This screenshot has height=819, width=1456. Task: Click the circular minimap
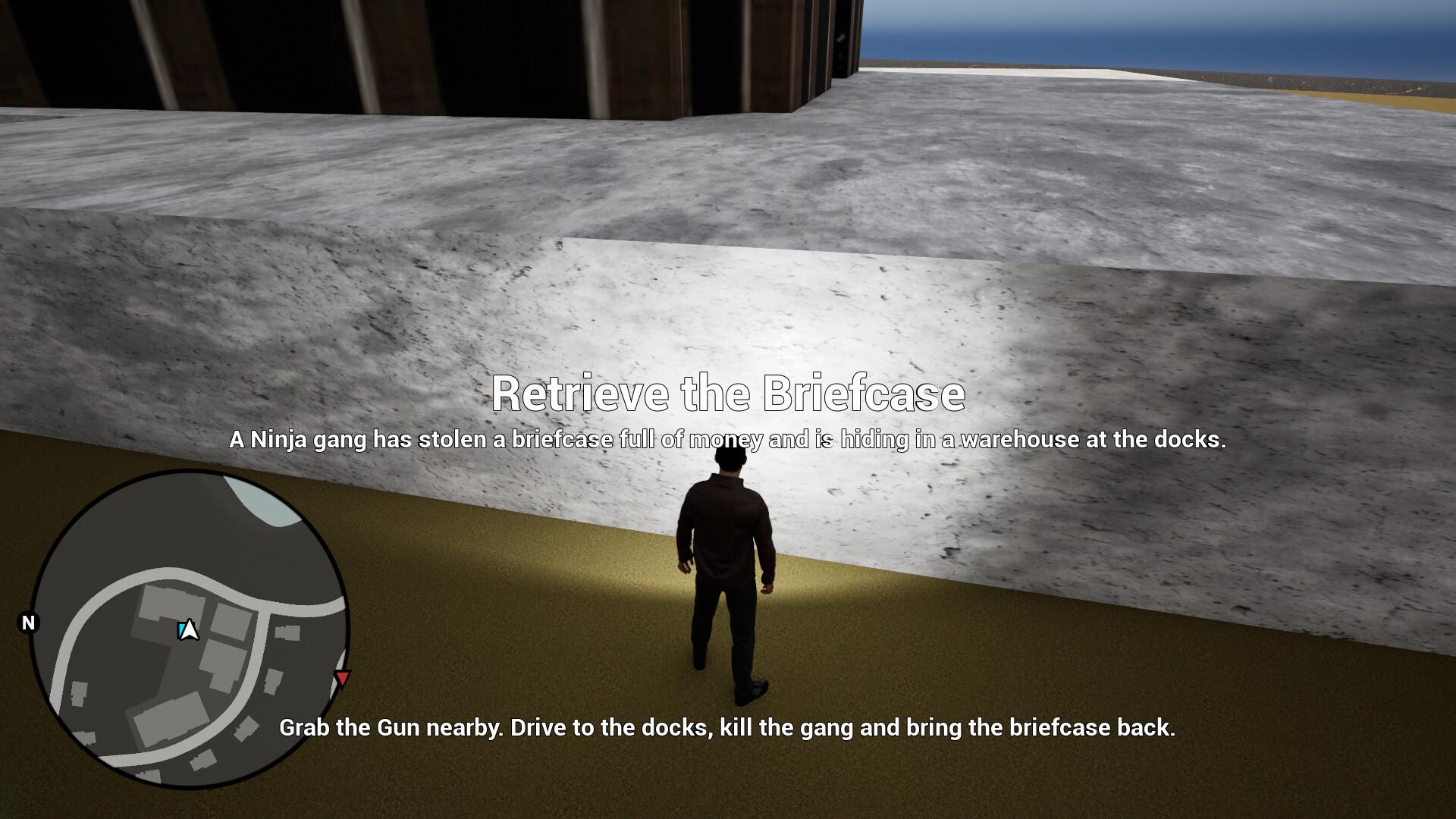tap(190, 629)
